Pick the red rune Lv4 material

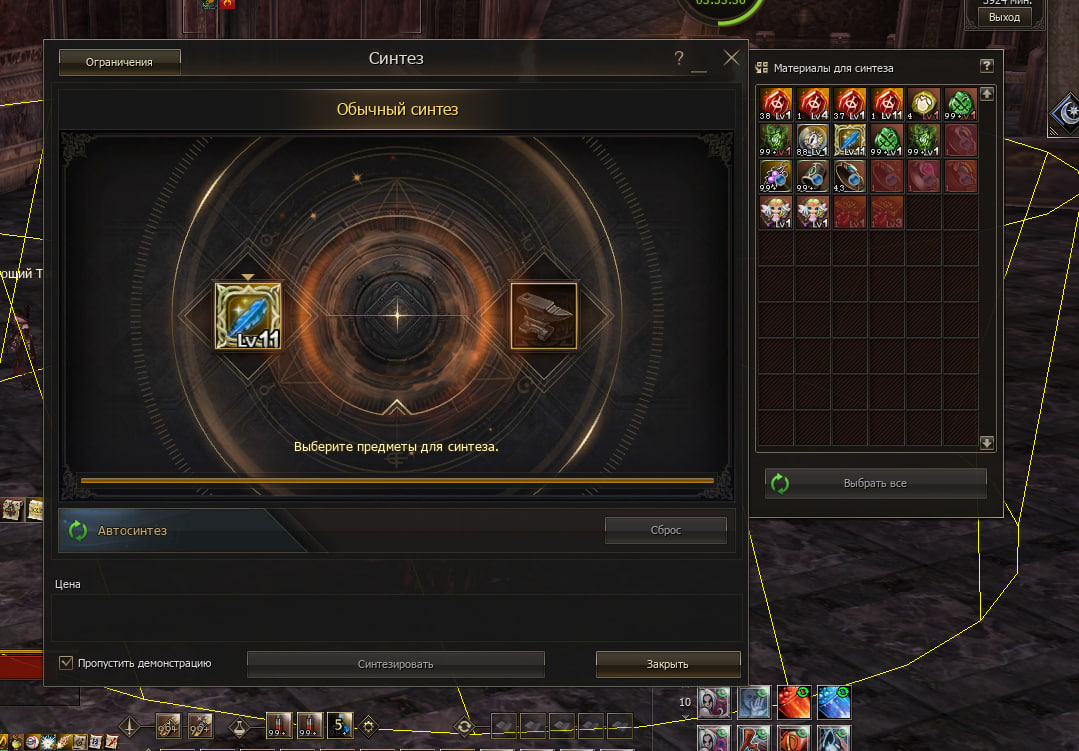(x=812, y=104)
